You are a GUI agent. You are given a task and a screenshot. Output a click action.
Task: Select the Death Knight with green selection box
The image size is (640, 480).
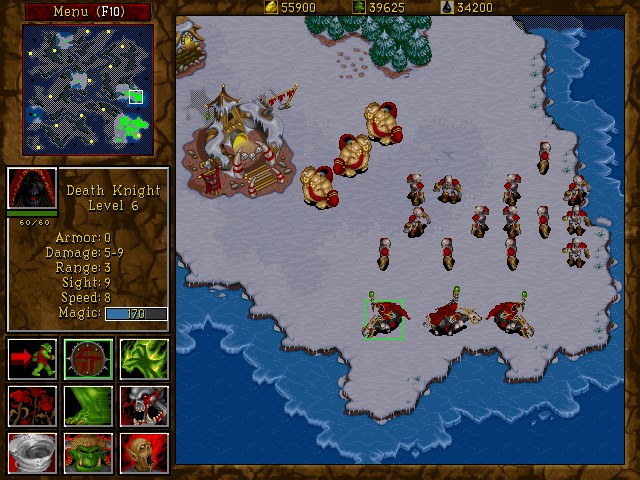point(385,319)
